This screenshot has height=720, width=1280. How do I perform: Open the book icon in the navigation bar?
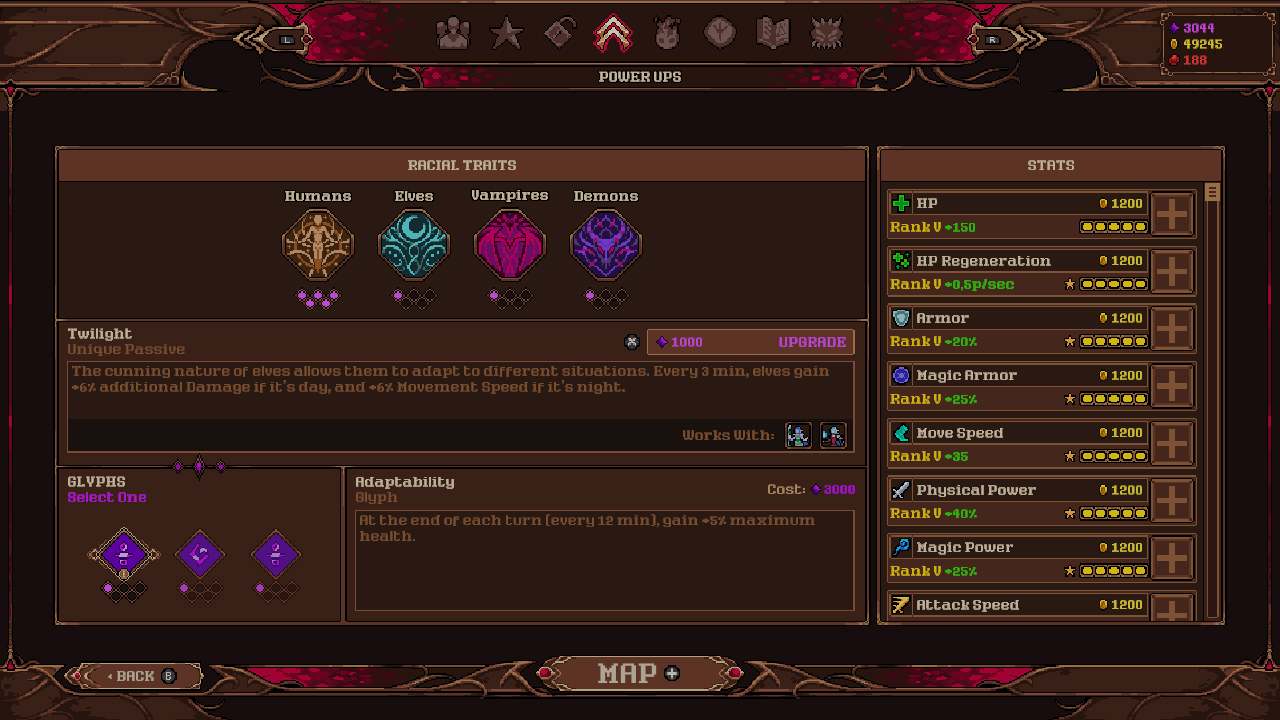[x=774, y=32]
